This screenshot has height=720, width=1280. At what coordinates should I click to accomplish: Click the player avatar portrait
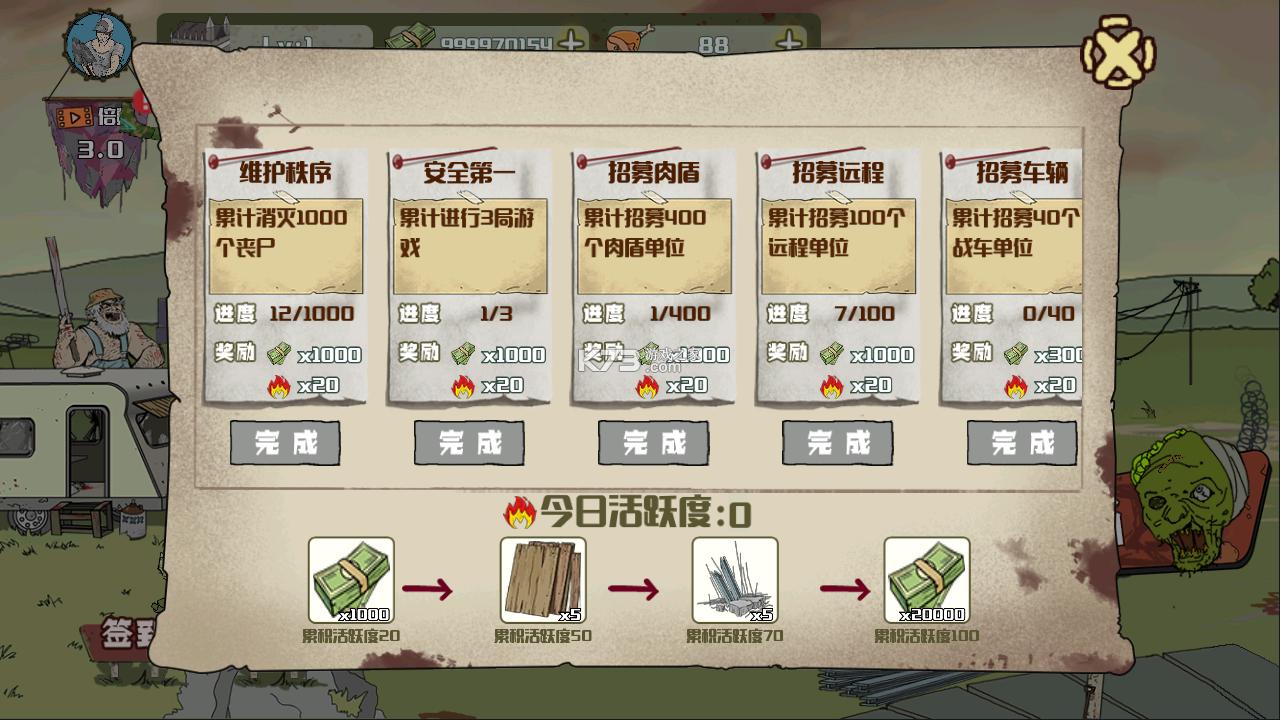[95, 45]
